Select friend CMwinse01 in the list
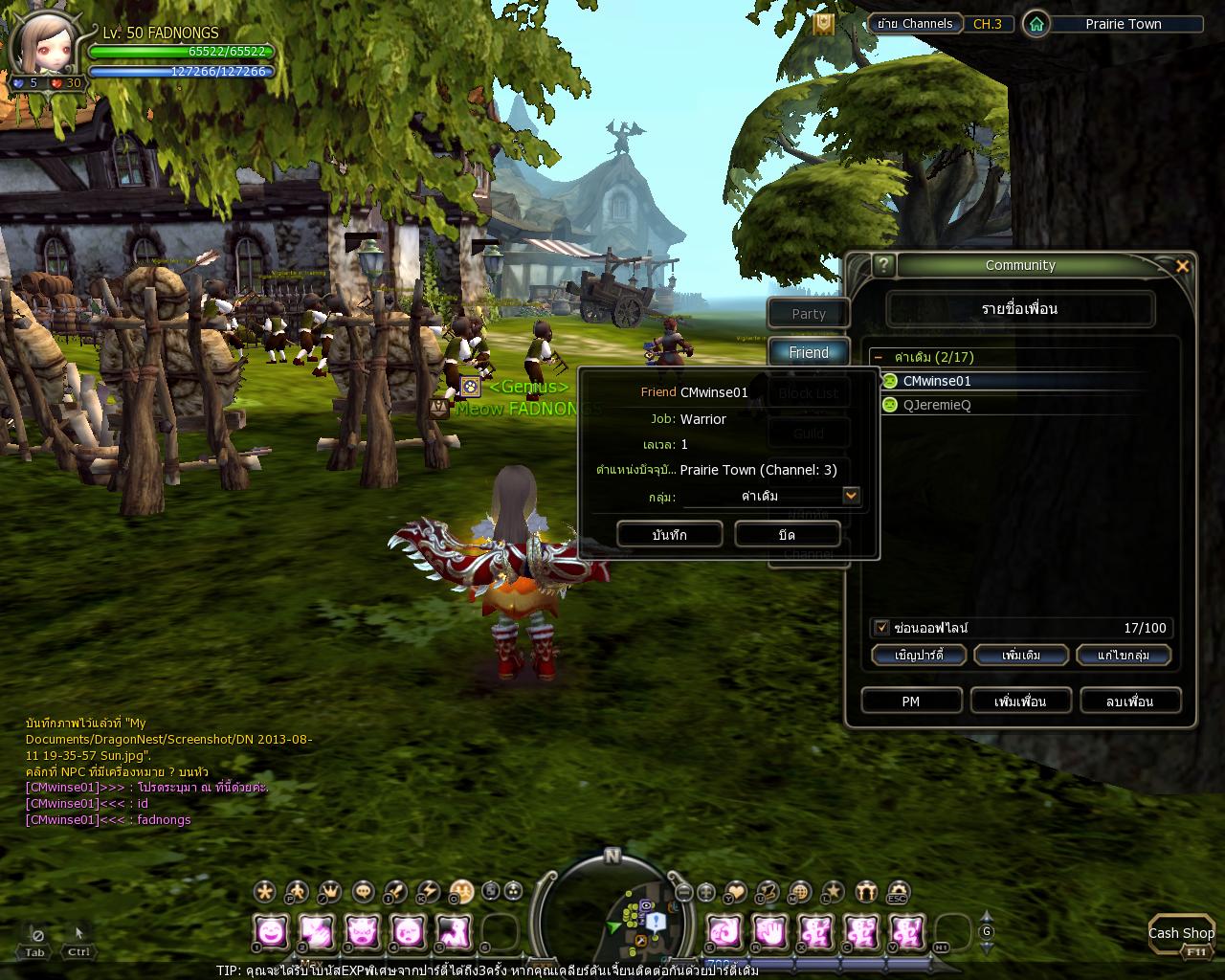This screenshot has height=980, width=1225. (x=936, y=381)
